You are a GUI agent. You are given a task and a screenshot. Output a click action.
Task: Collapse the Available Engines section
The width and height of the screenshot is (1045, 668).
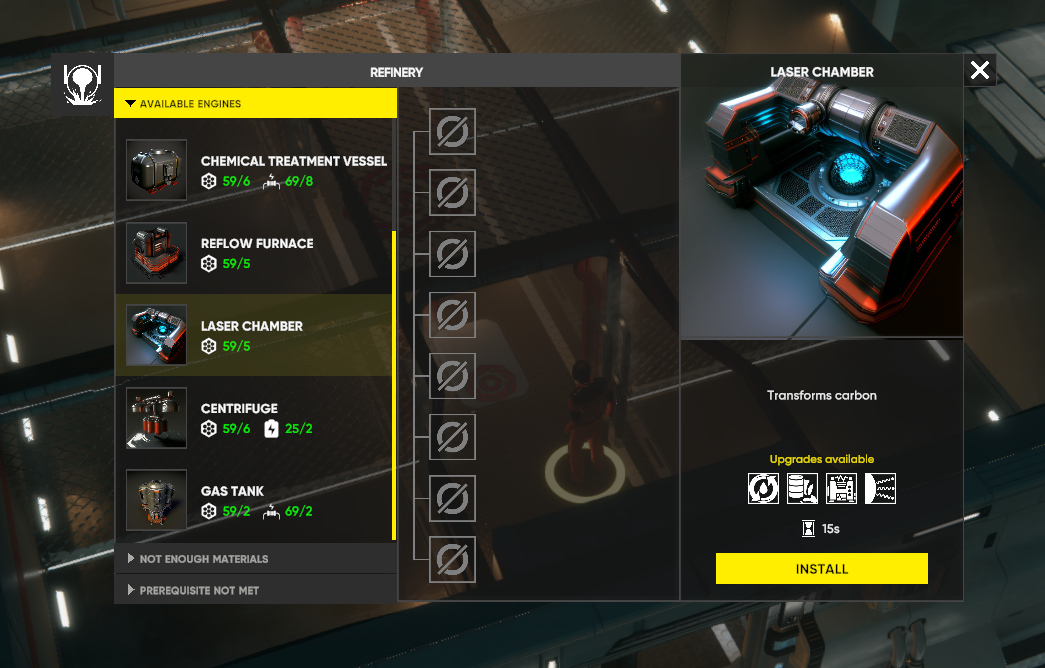tap(256, 103)
